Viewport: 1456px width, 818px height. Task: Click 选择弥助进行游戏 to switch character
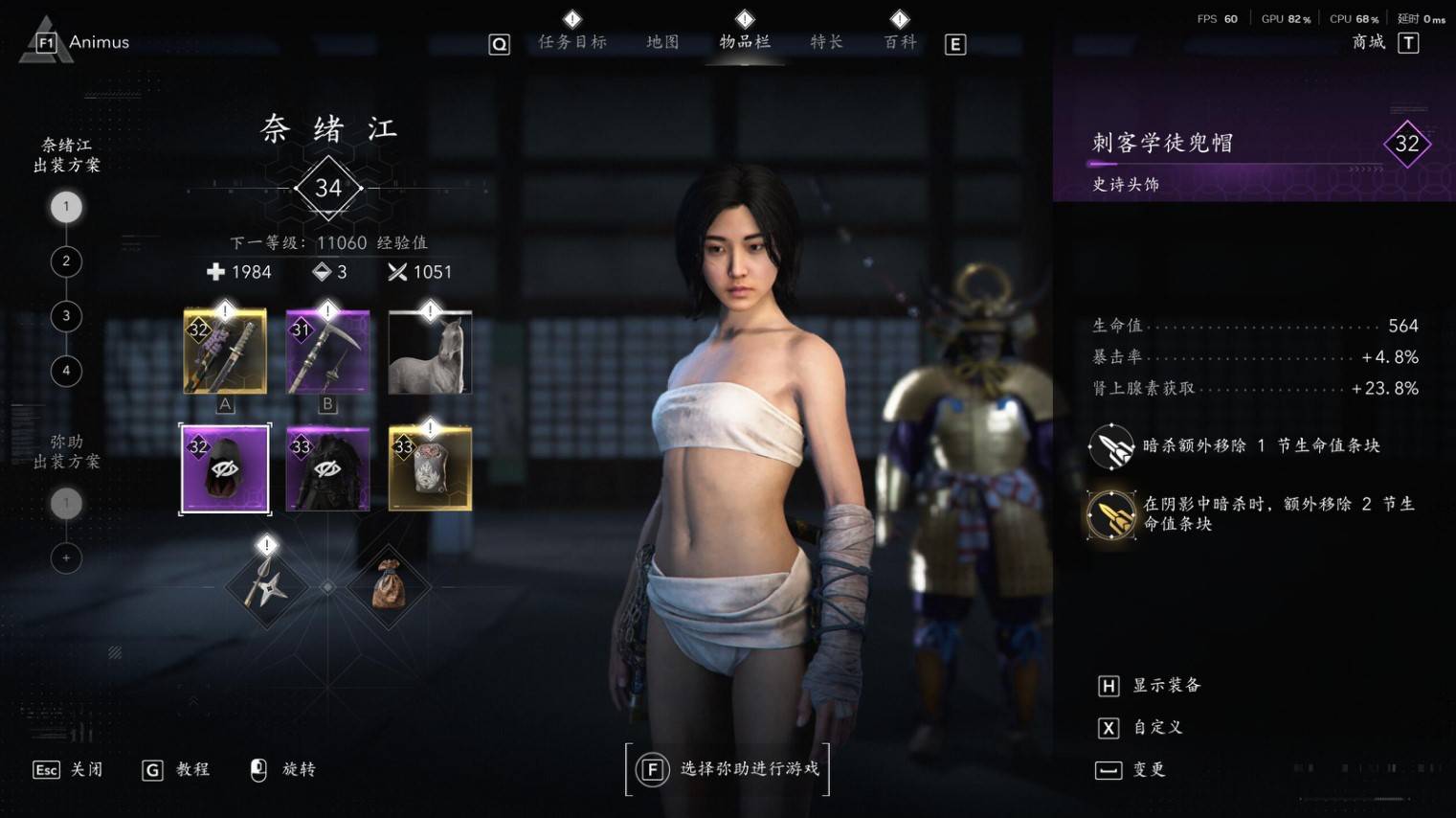point(728,769)
